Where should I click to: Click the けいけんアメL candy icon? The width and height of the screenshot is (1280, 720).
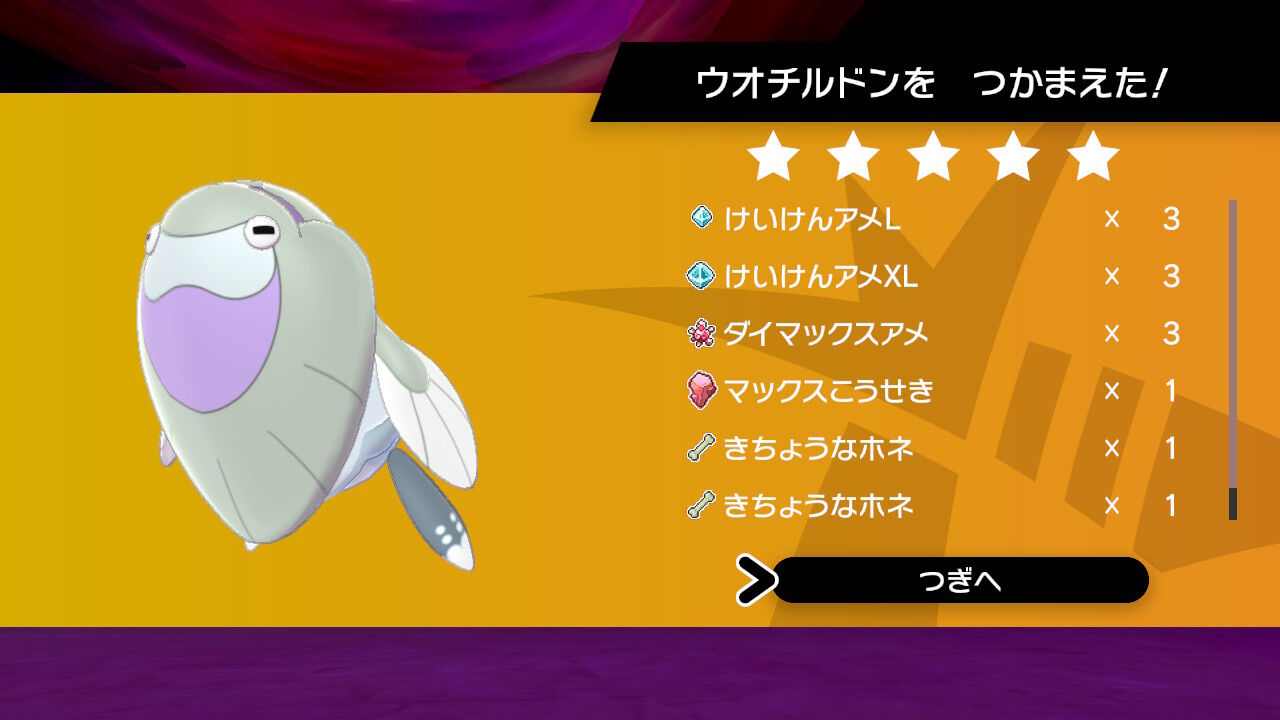(703, 217)
